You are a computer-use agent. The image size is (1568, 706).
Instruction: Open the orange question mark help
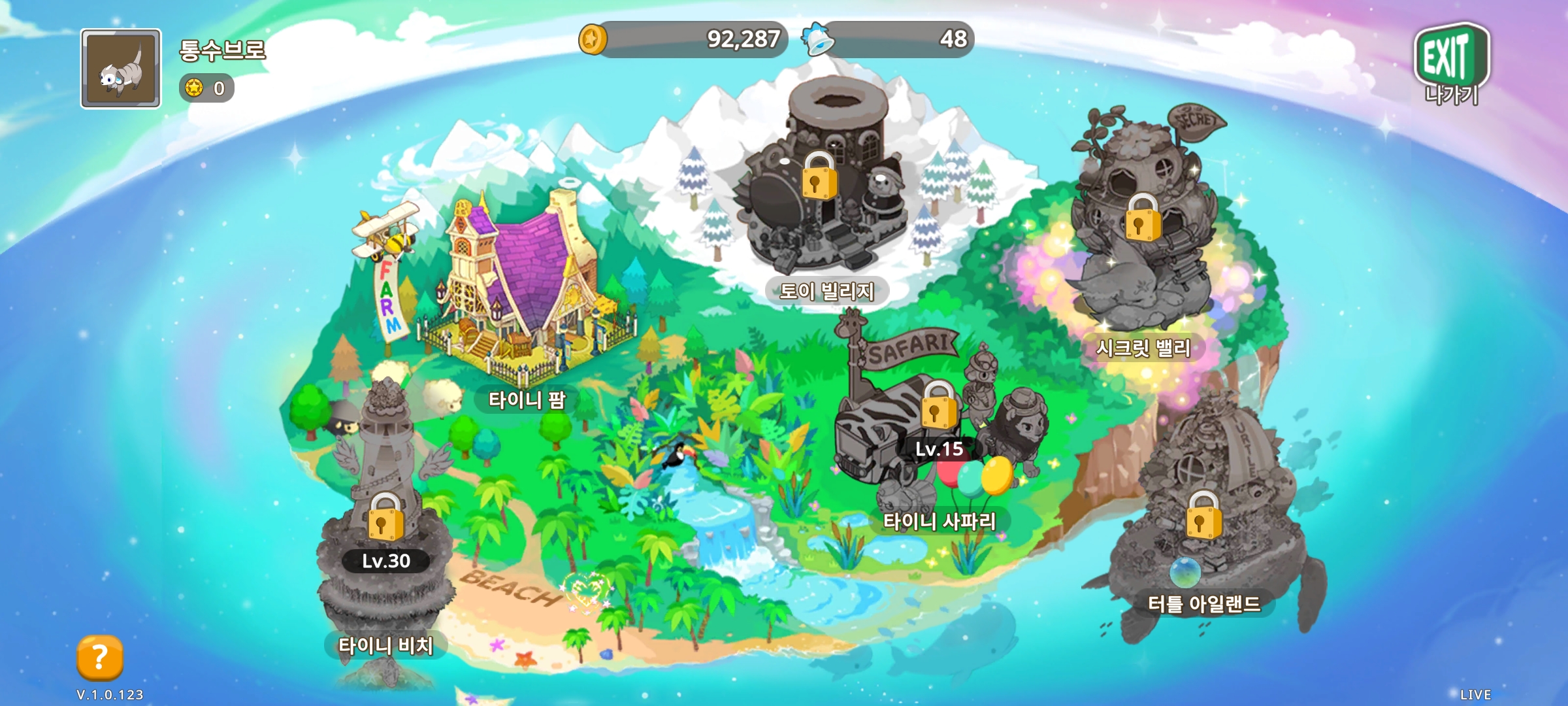coord(100,657)
